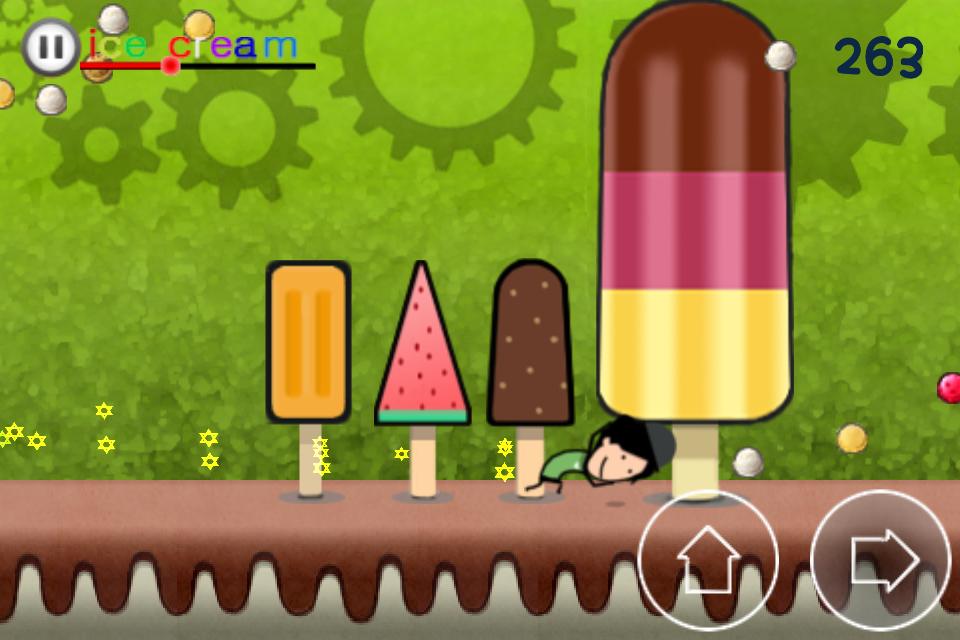Viewport: 960px width, 640px height.
Task: Tap the right arrow move button
Action: (x=880, y=559)
